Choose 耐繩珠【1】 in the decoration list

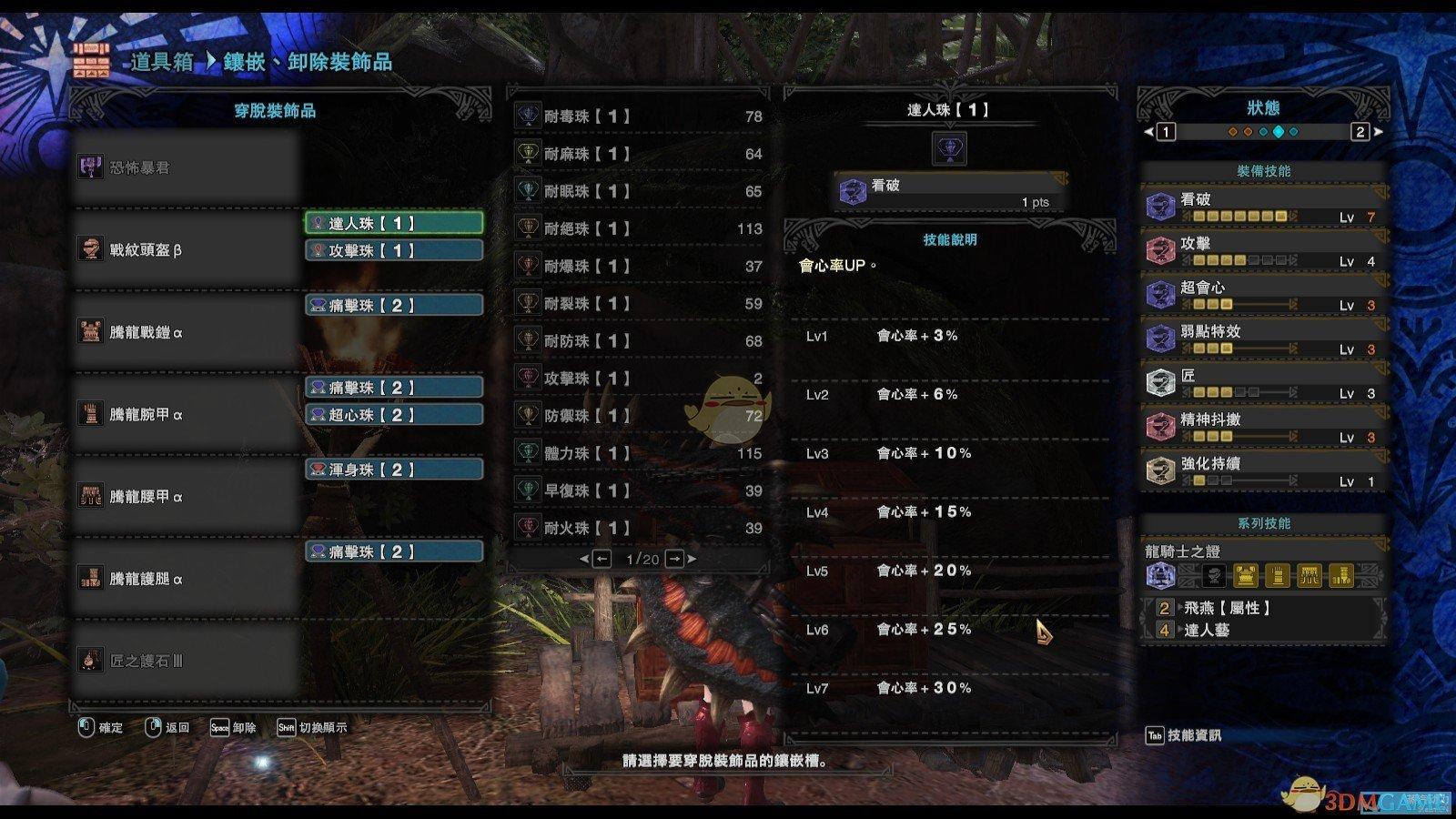point(639,228)
